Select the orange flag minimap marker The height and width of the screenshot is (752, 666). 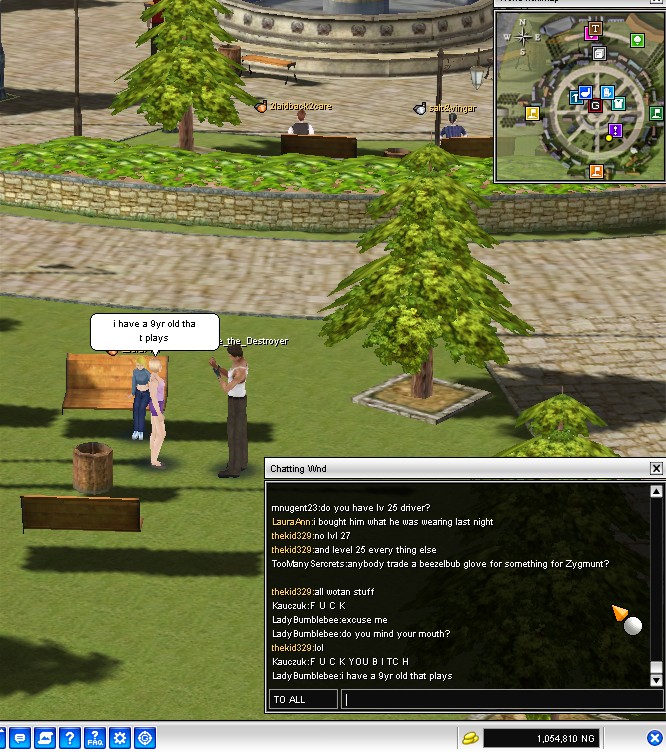tap(596, 171)
